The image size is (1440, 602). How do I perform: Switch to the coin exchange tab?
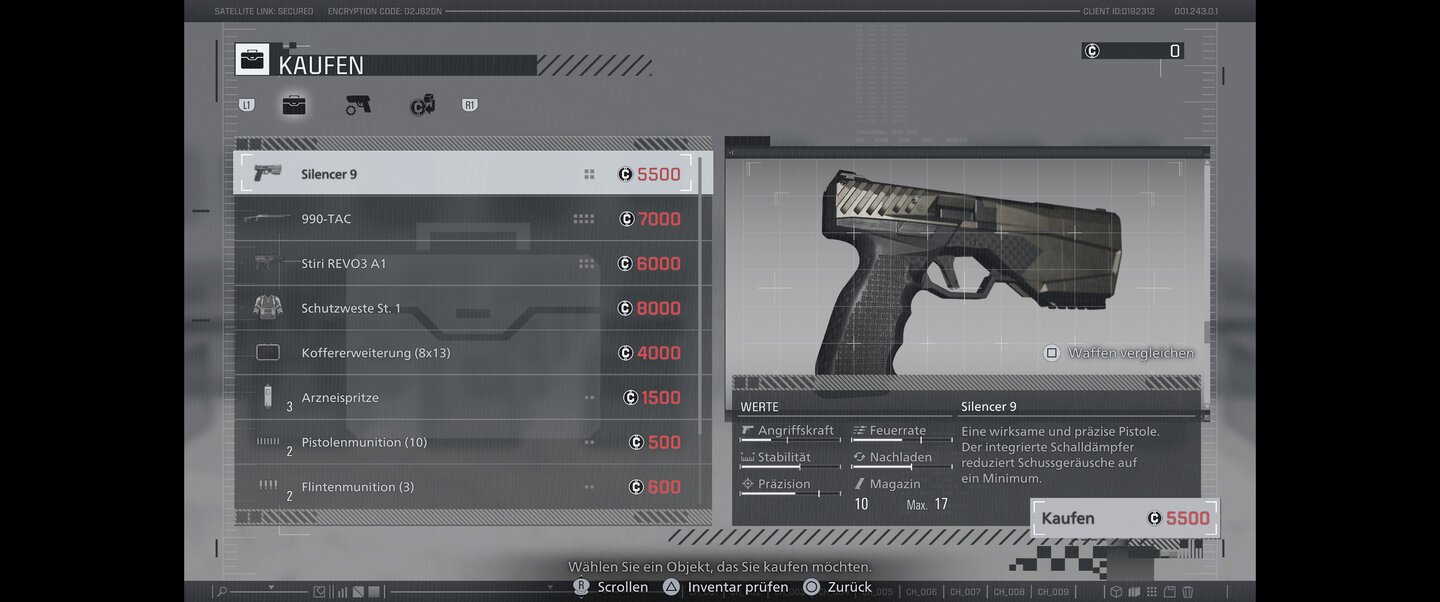click(422, 105)
